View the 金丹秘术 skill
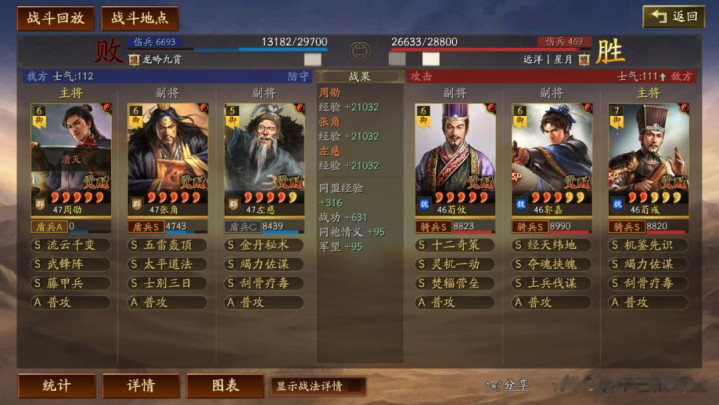 [x=264, y=245]
